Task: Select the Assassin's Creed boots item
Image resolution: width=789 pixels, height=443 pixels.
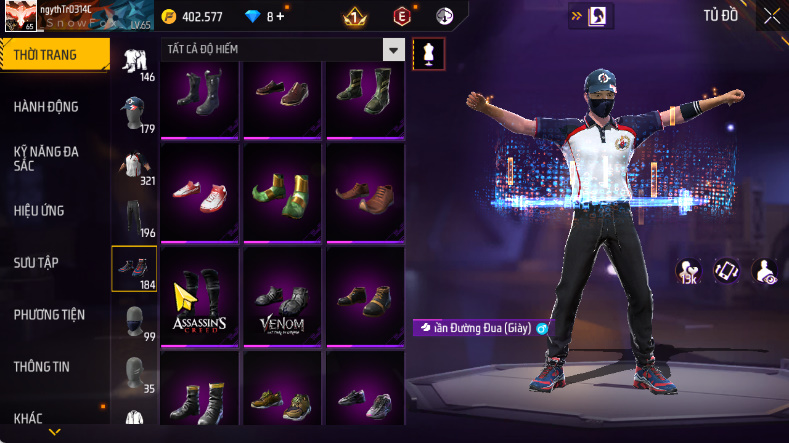Action: point(202,293)
